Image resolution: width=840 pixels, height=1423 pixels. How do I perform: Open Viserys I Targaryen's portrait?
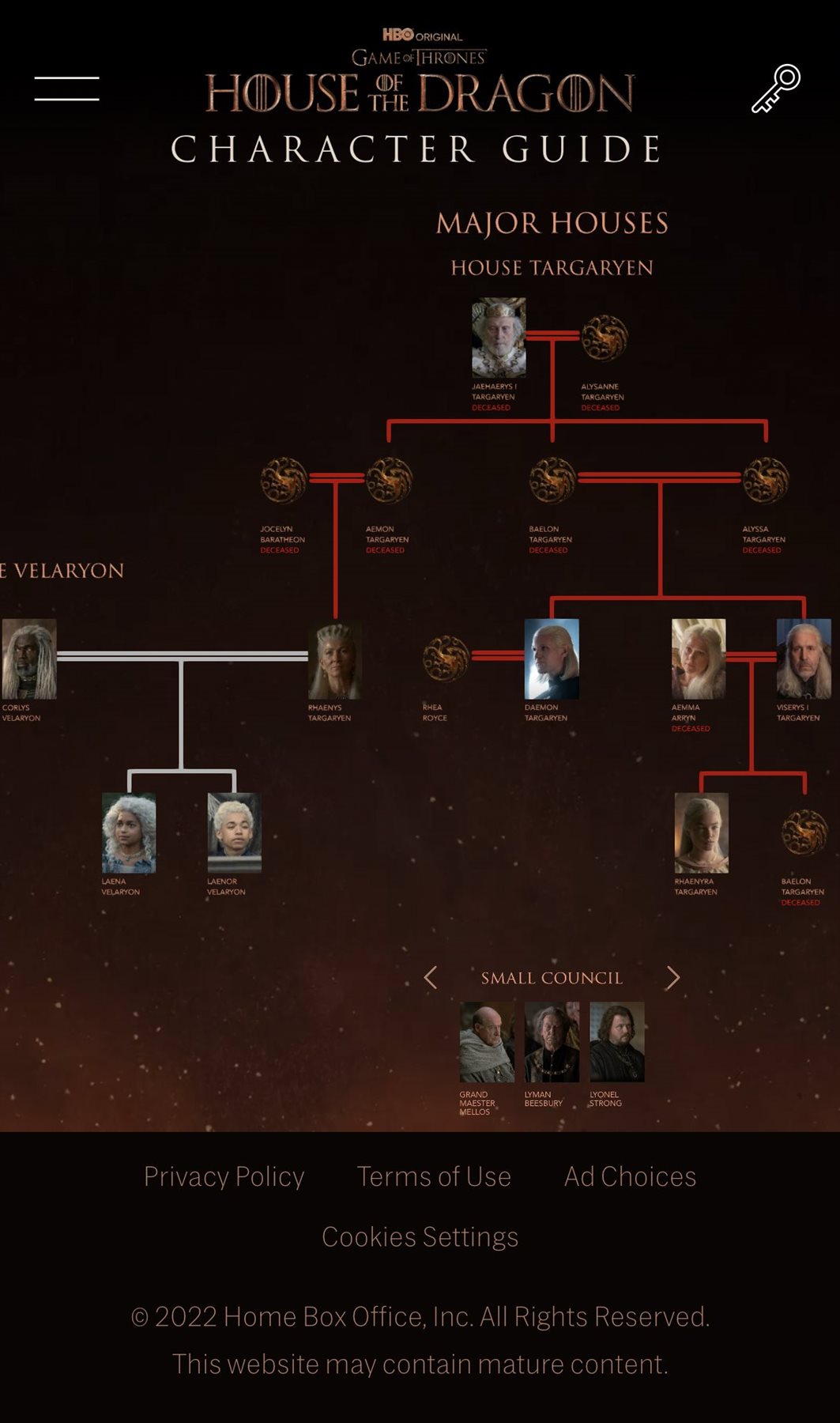[x=804, y=659]
